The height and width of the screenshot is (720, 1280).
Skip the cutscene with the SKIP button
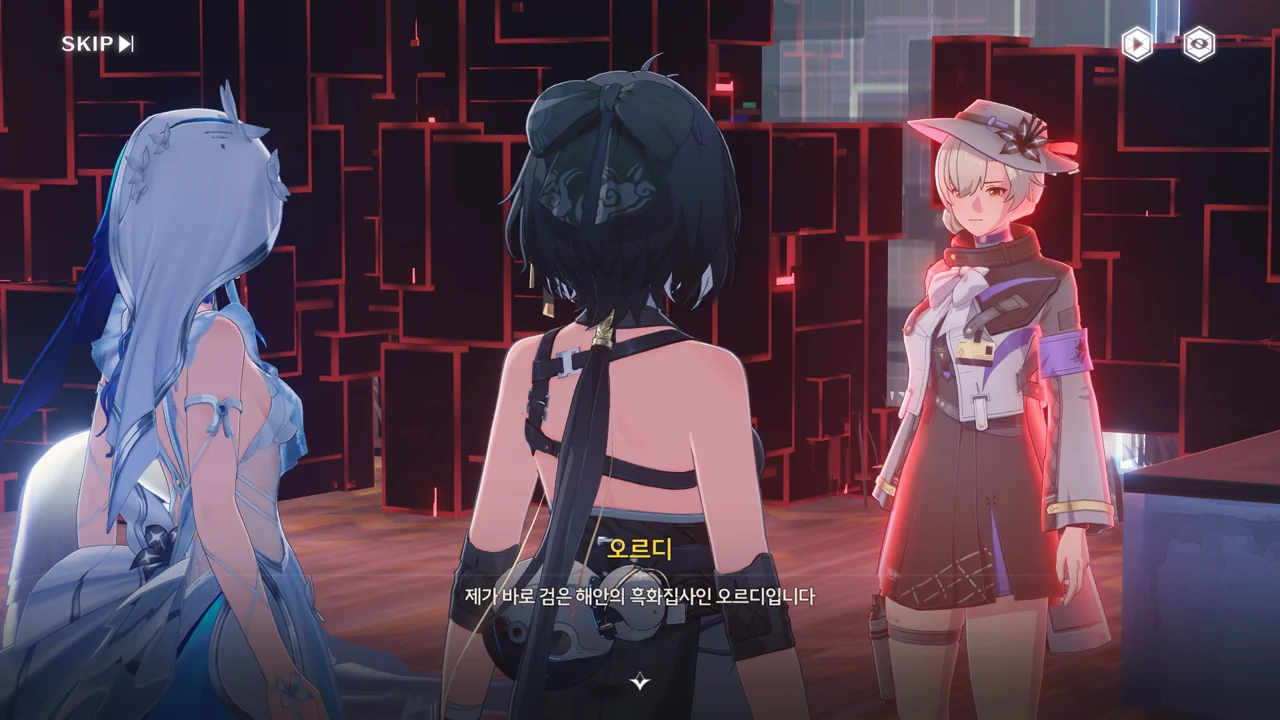97,44
